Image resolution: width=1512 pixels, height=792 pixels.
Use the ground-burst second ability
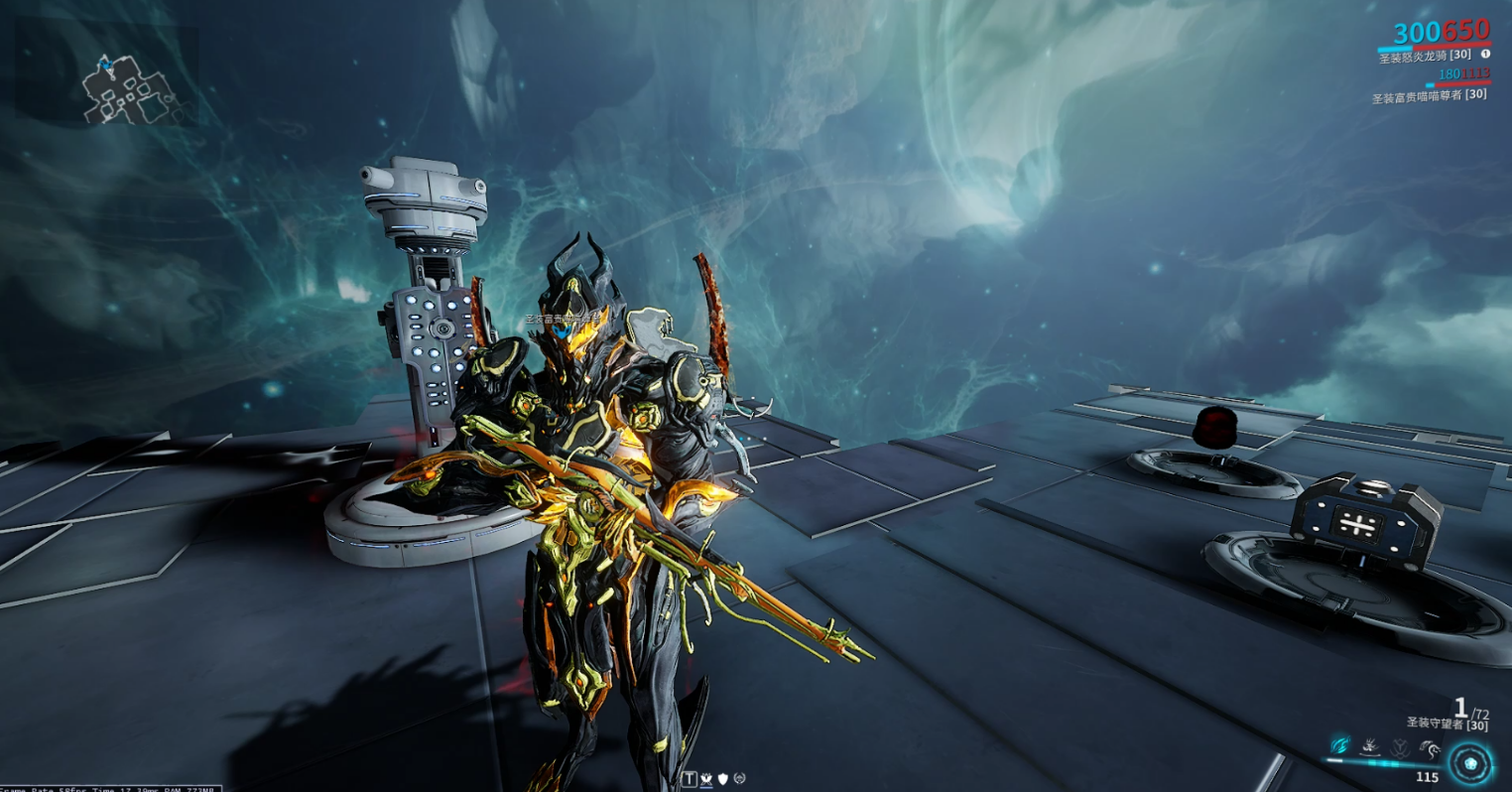1370,745
